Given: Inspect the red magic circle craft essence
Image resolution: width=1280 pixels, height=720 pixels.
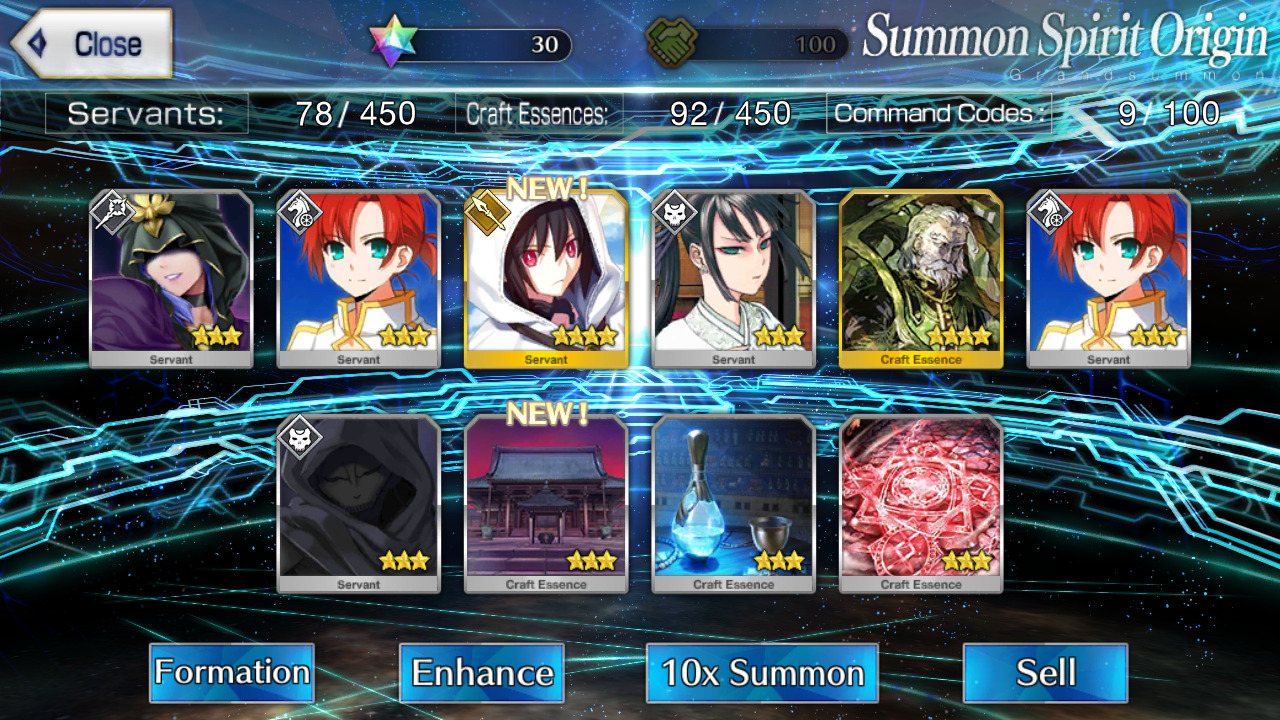Looking at the screenshot, I should point(921,503).
